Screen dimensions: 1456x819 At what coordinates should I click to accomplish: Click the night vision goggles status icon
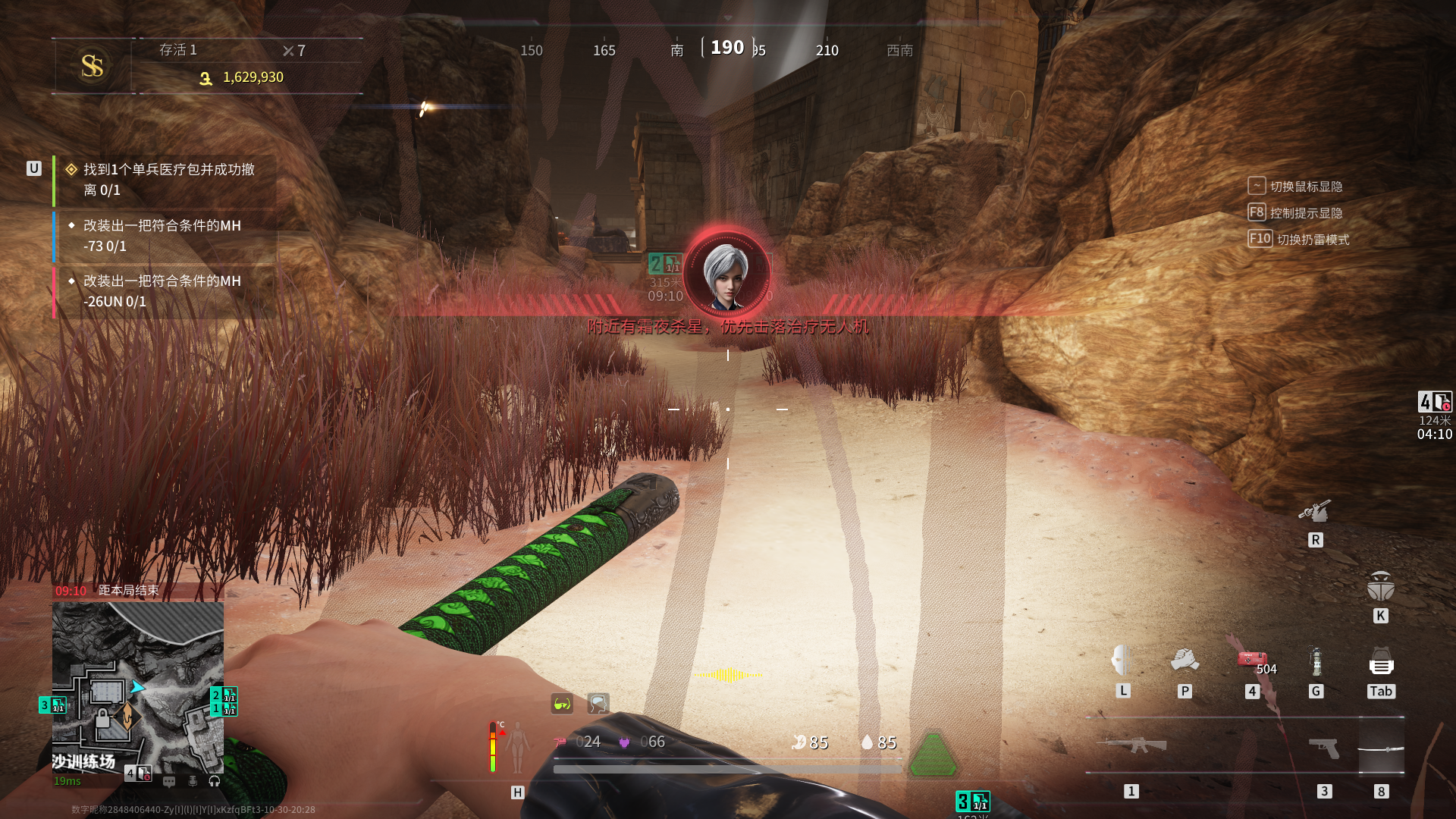point(562,704)
